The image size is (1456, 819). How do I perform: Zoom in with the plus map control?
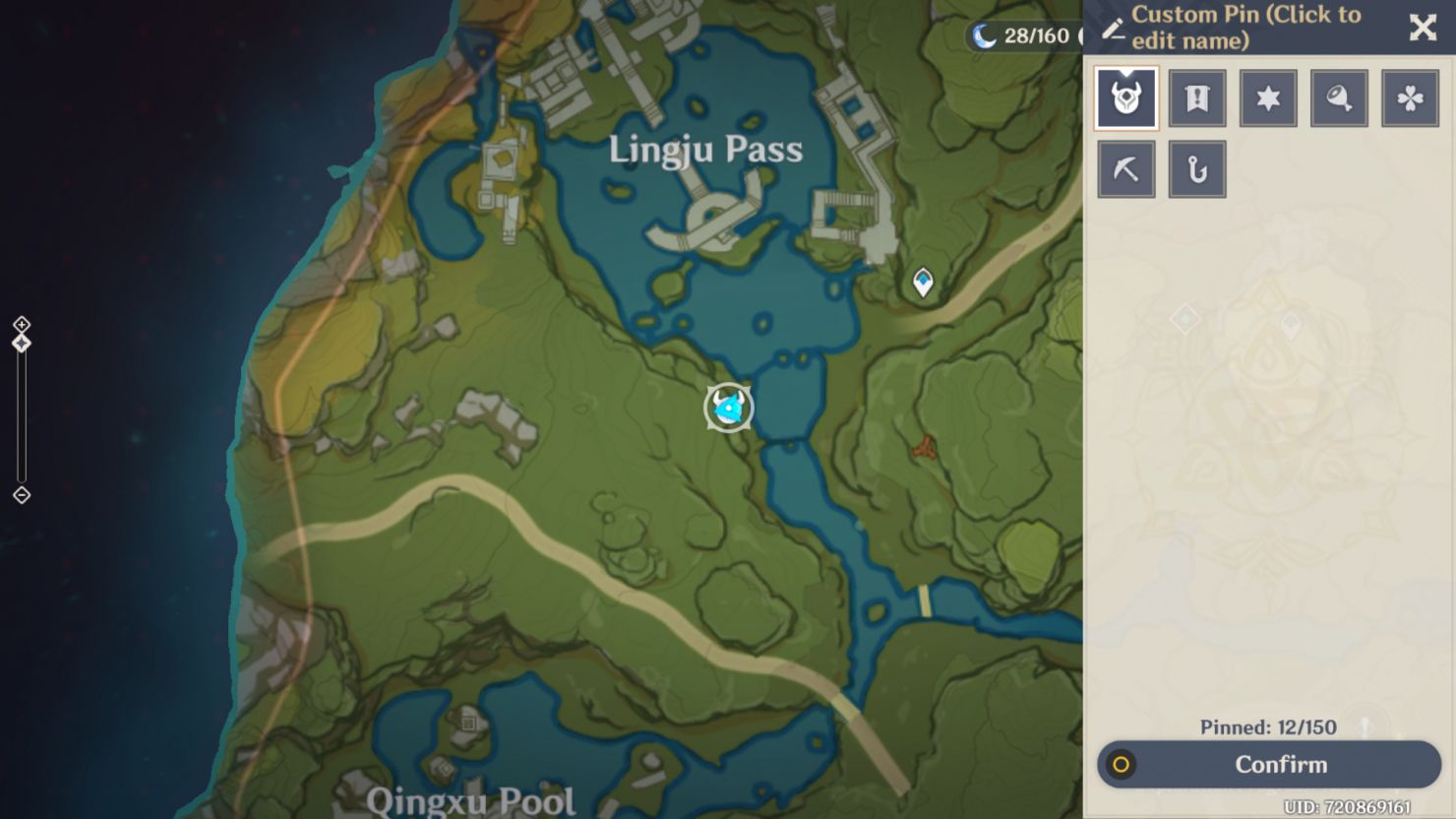(20, 324)
